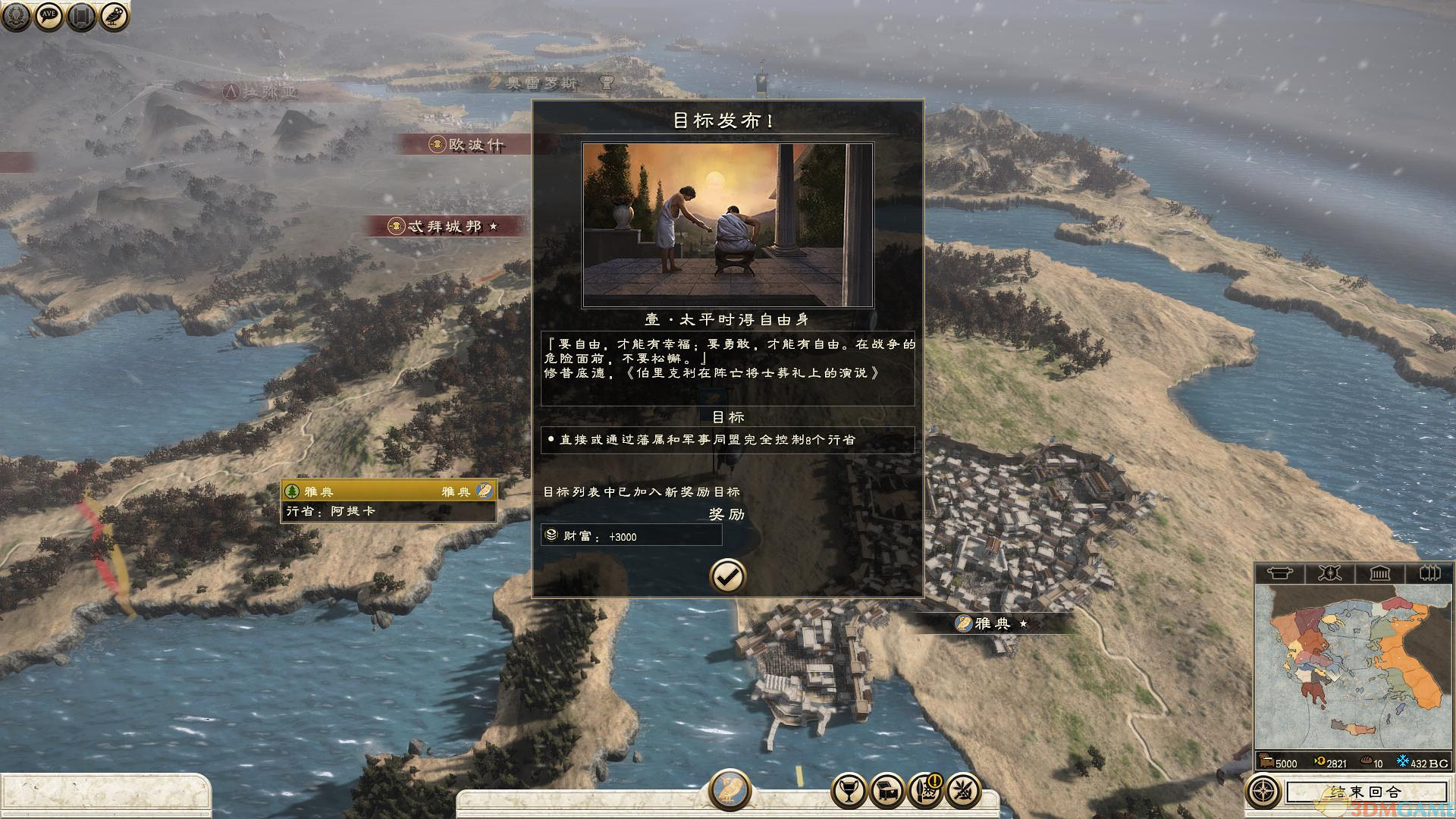Open the goblet cup panel button
The image size is (1456, 819).
[849, 792]
